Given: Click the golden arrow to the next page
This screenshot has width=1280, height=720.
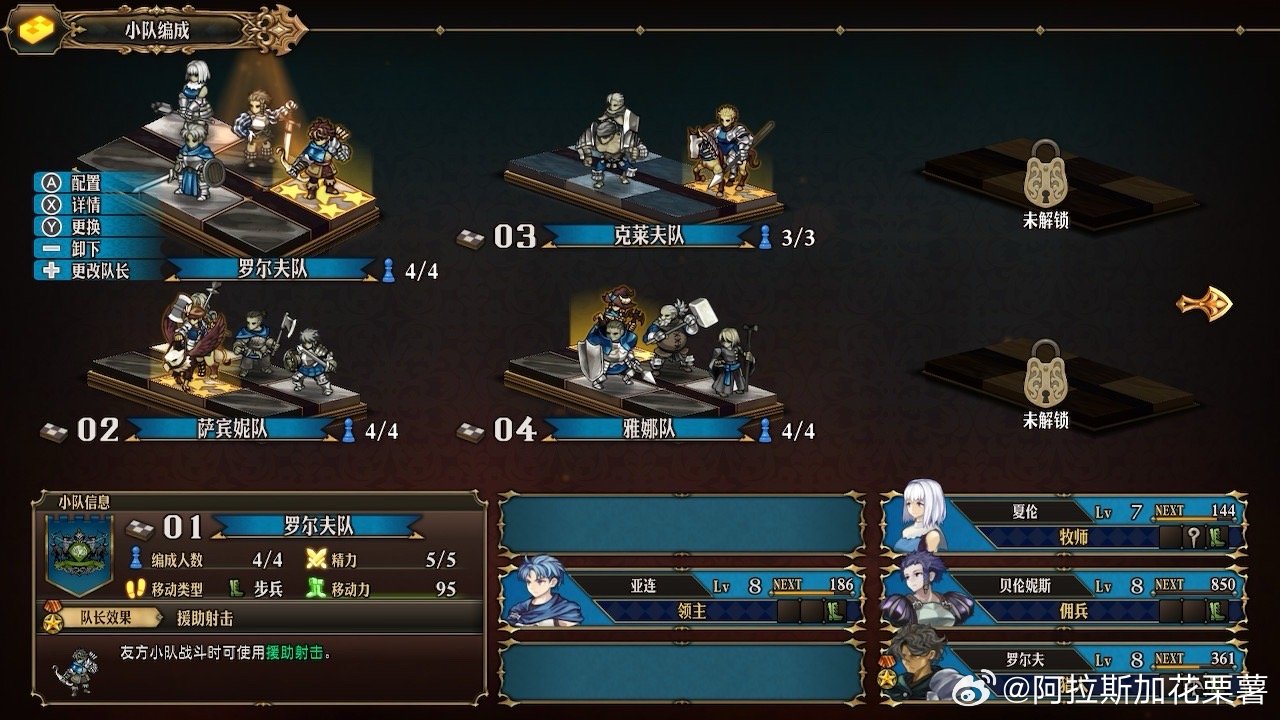Looking at the screenshot, I should 1203,303.
